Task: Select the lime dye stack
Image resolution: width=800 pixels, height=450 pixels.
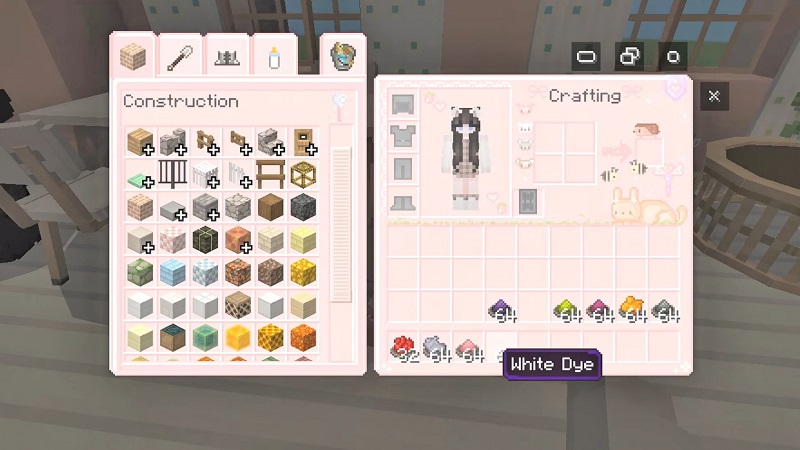Action: 566,311
